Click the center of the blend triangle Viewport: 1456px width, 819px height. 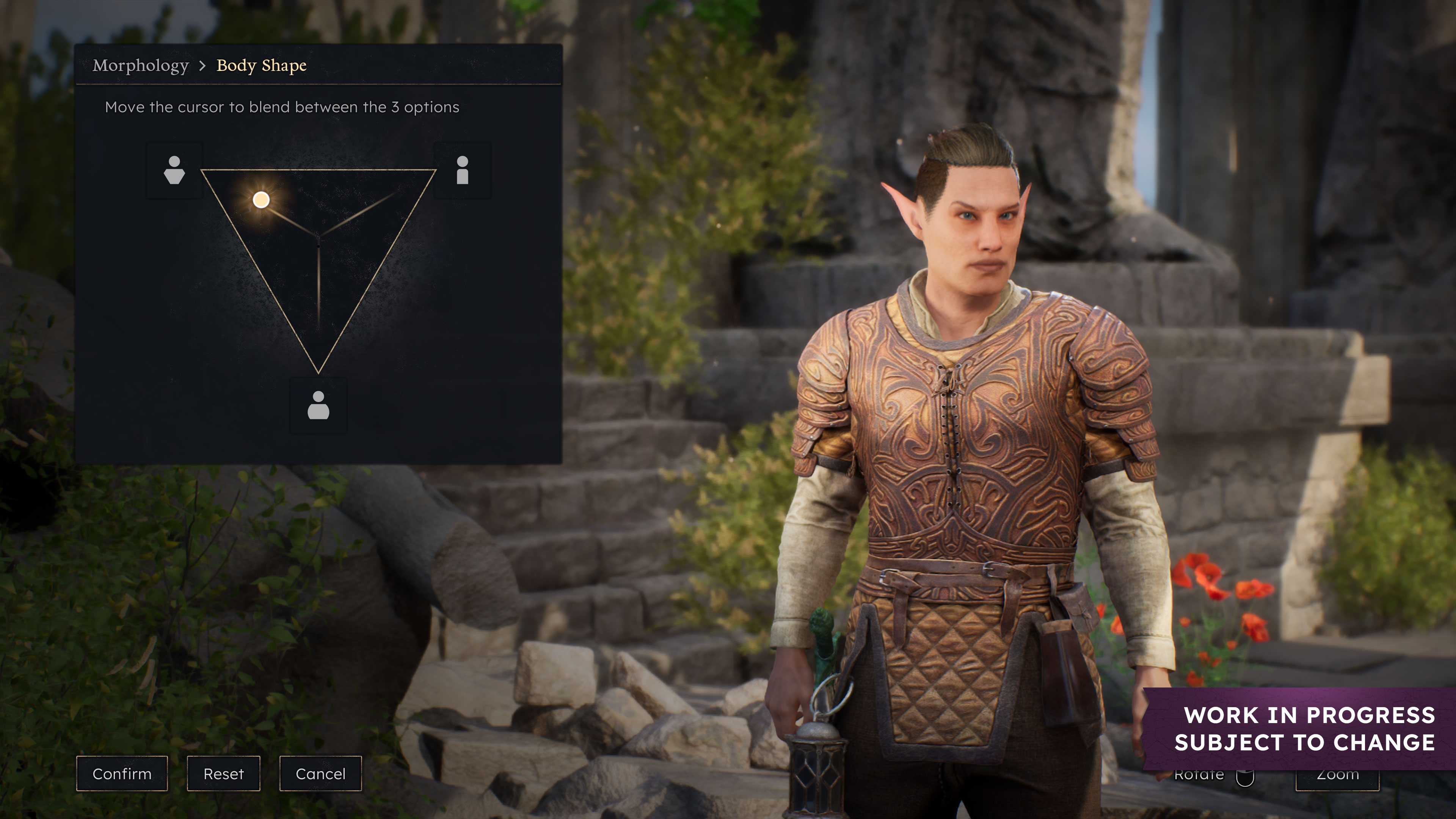pos(318,237)
